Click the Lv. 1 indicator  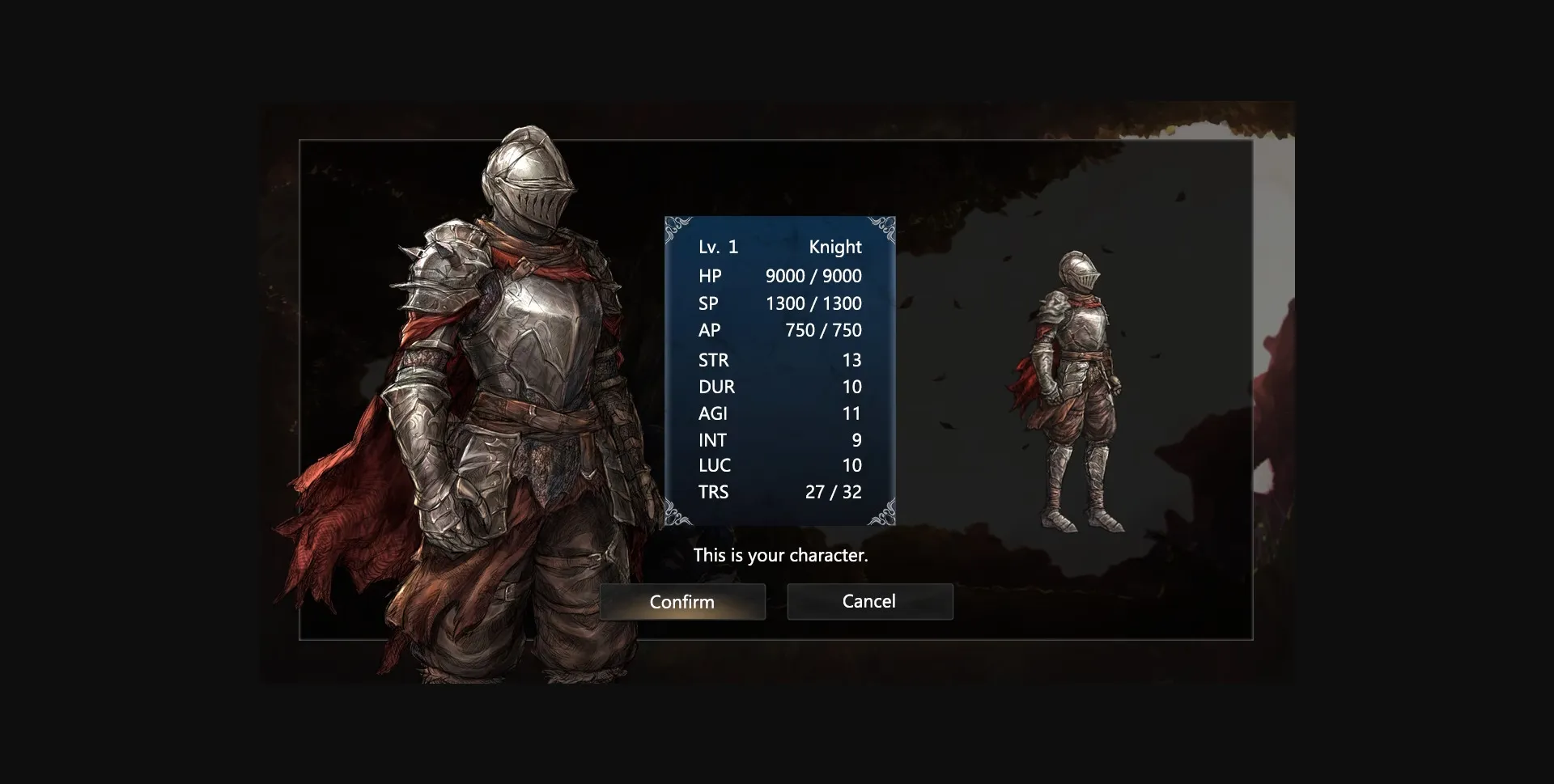click(x=719, y=248)
